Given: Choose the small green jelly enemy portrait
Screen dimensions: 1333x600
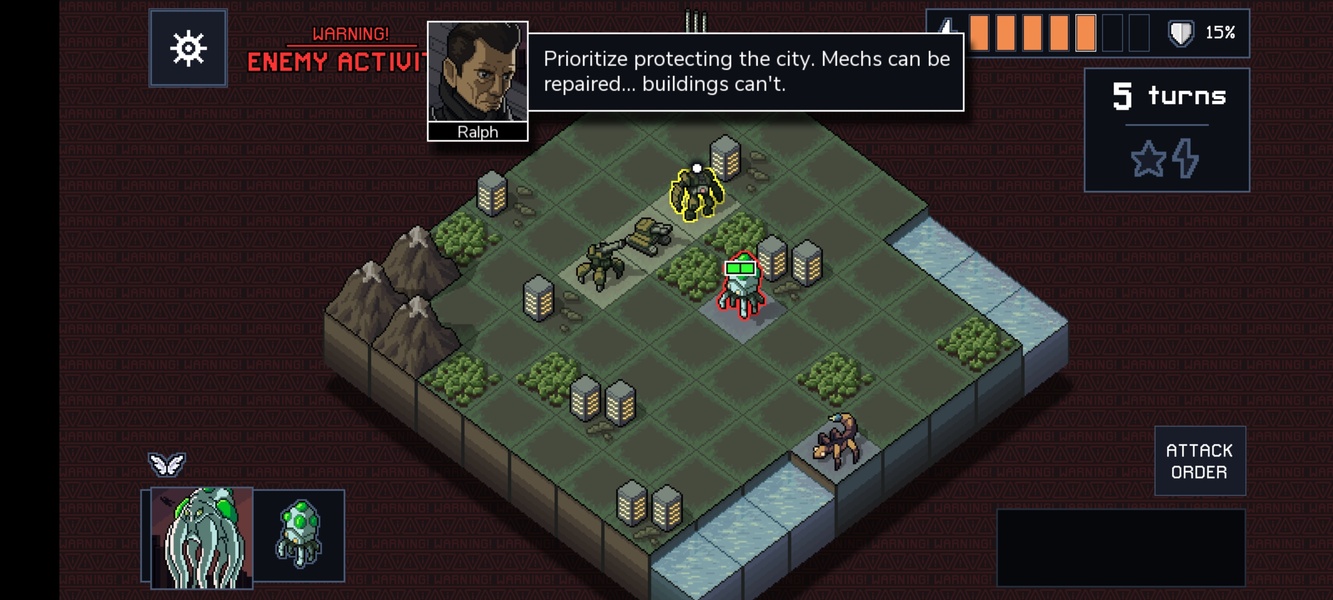Looking at the screenshot, I should (298, 536).
